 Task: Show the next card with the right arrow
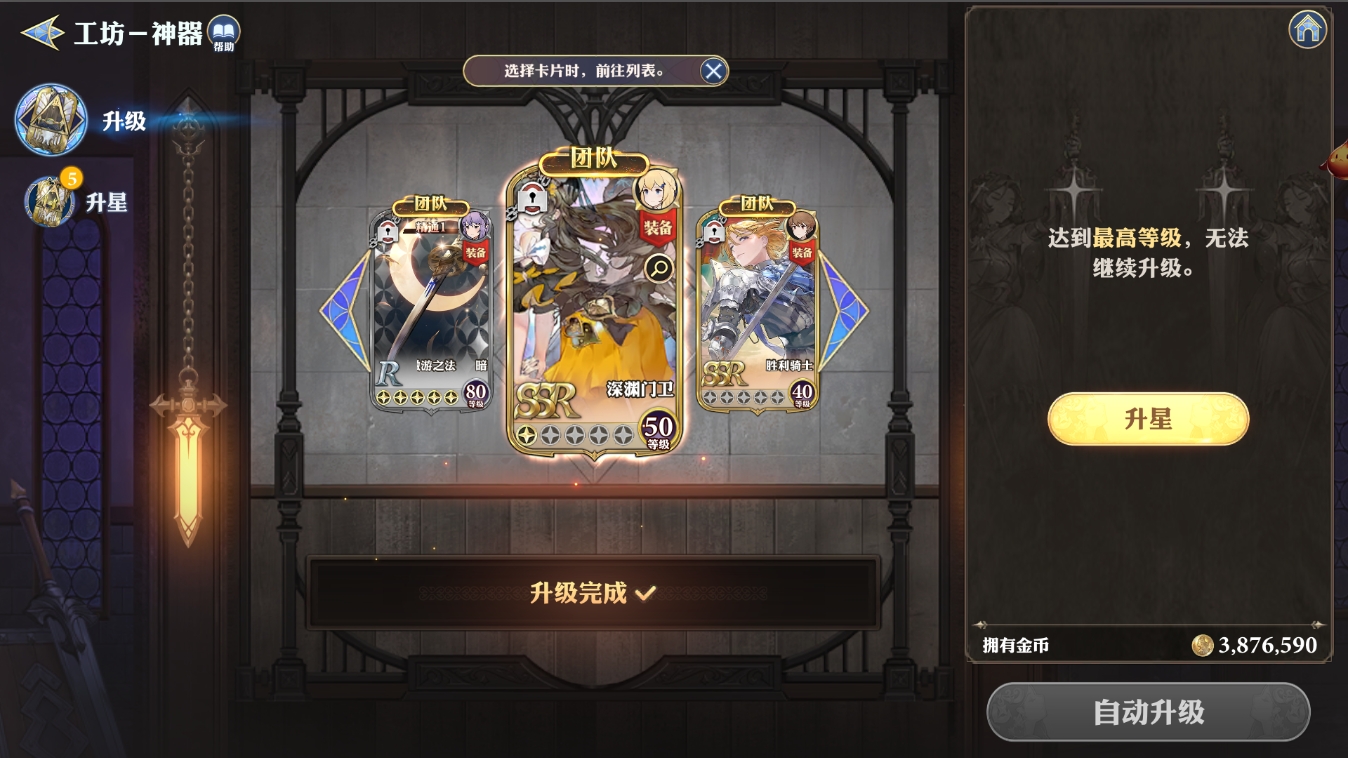pos(843,310)
